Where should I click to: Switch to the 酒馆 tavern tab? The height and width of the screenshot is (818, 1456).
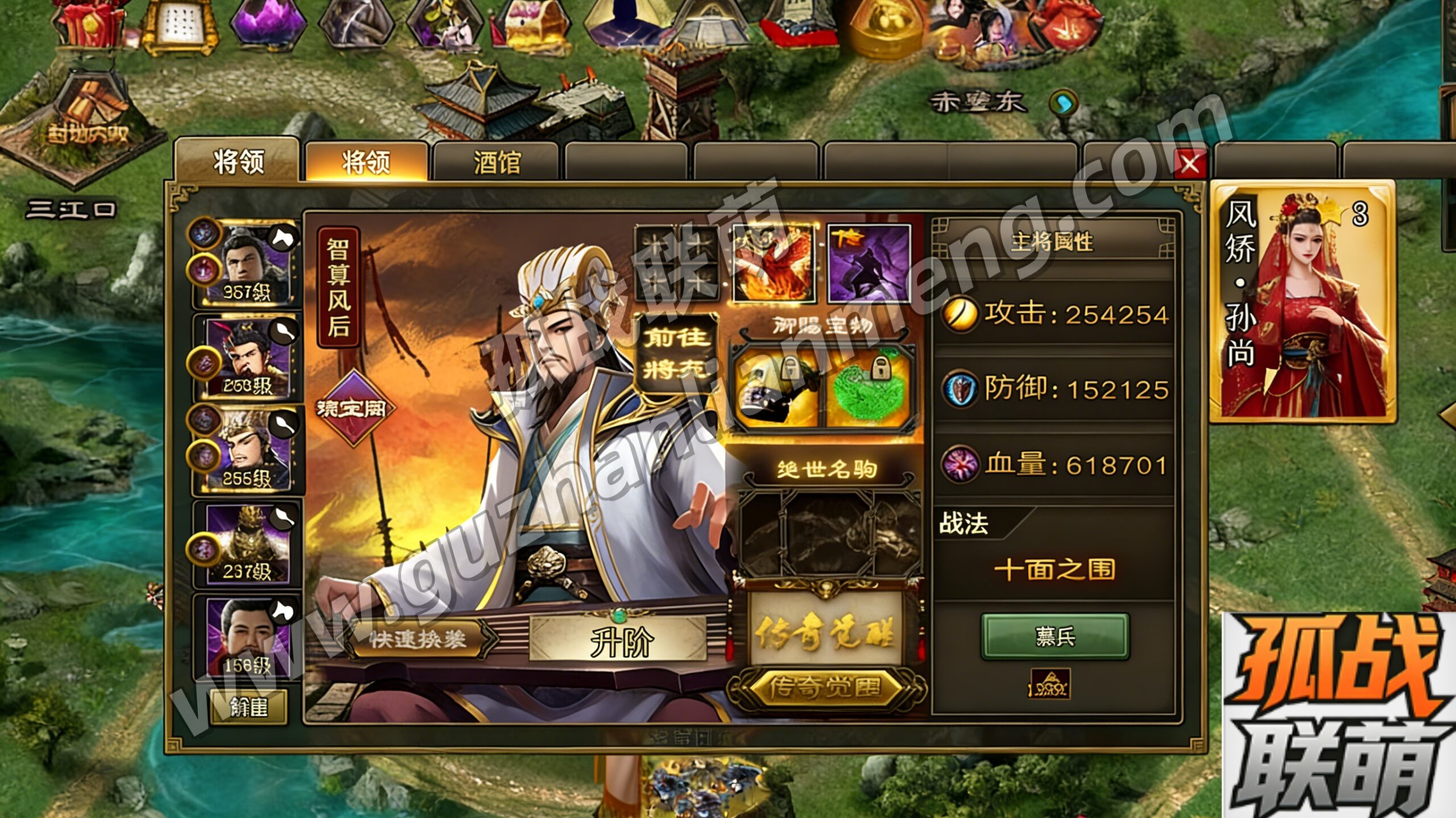click(496, 163)
